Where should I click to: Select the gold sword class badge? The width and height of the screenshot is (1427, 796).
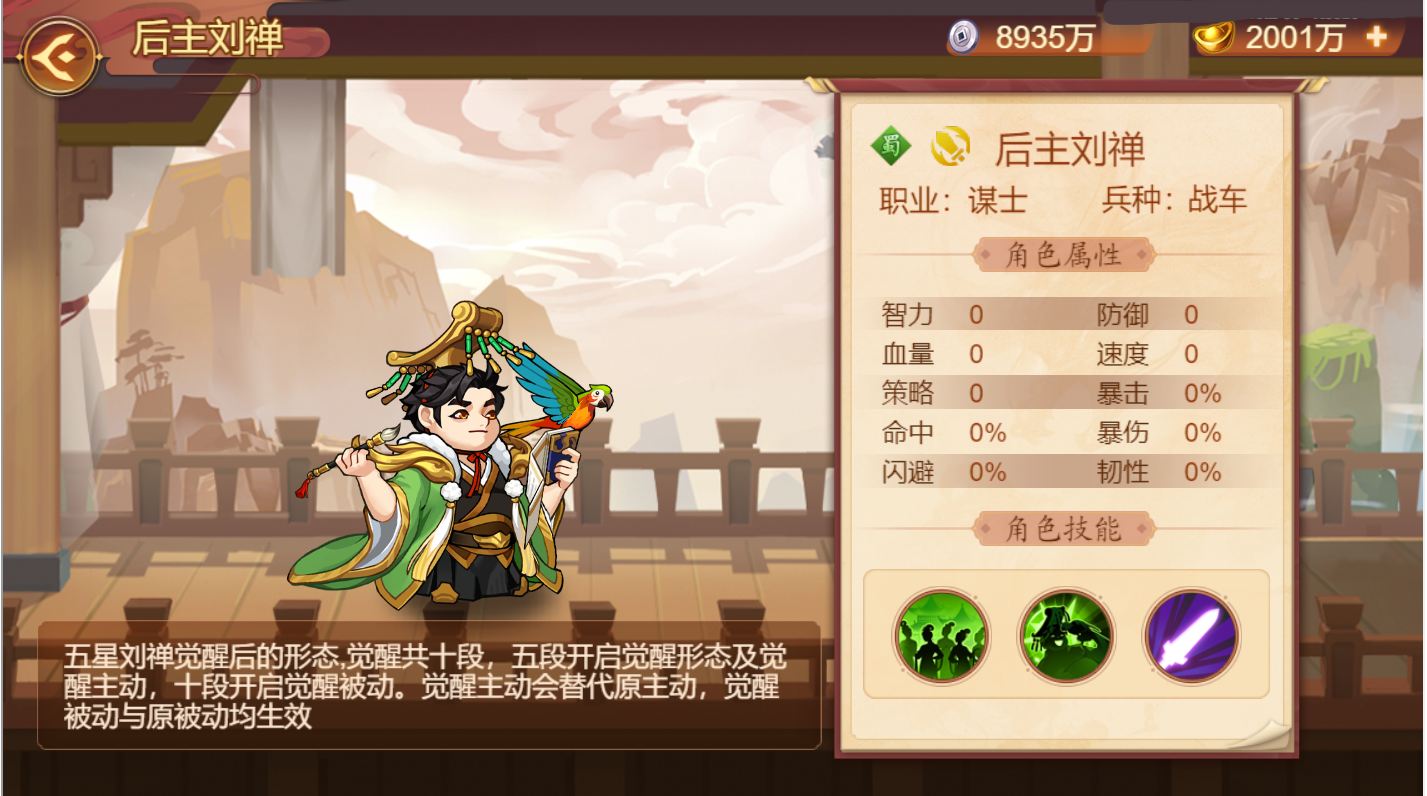pyautogui.click(x=949, y=149)
